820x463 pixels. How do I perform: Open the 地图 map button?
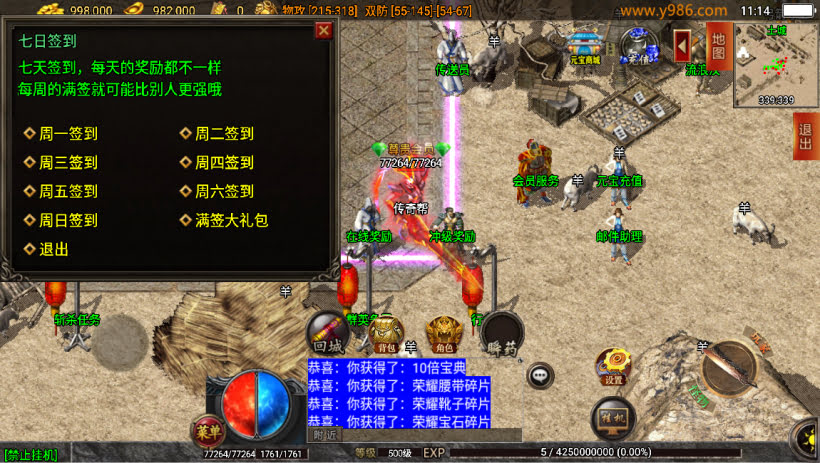[x=717, y=45]
